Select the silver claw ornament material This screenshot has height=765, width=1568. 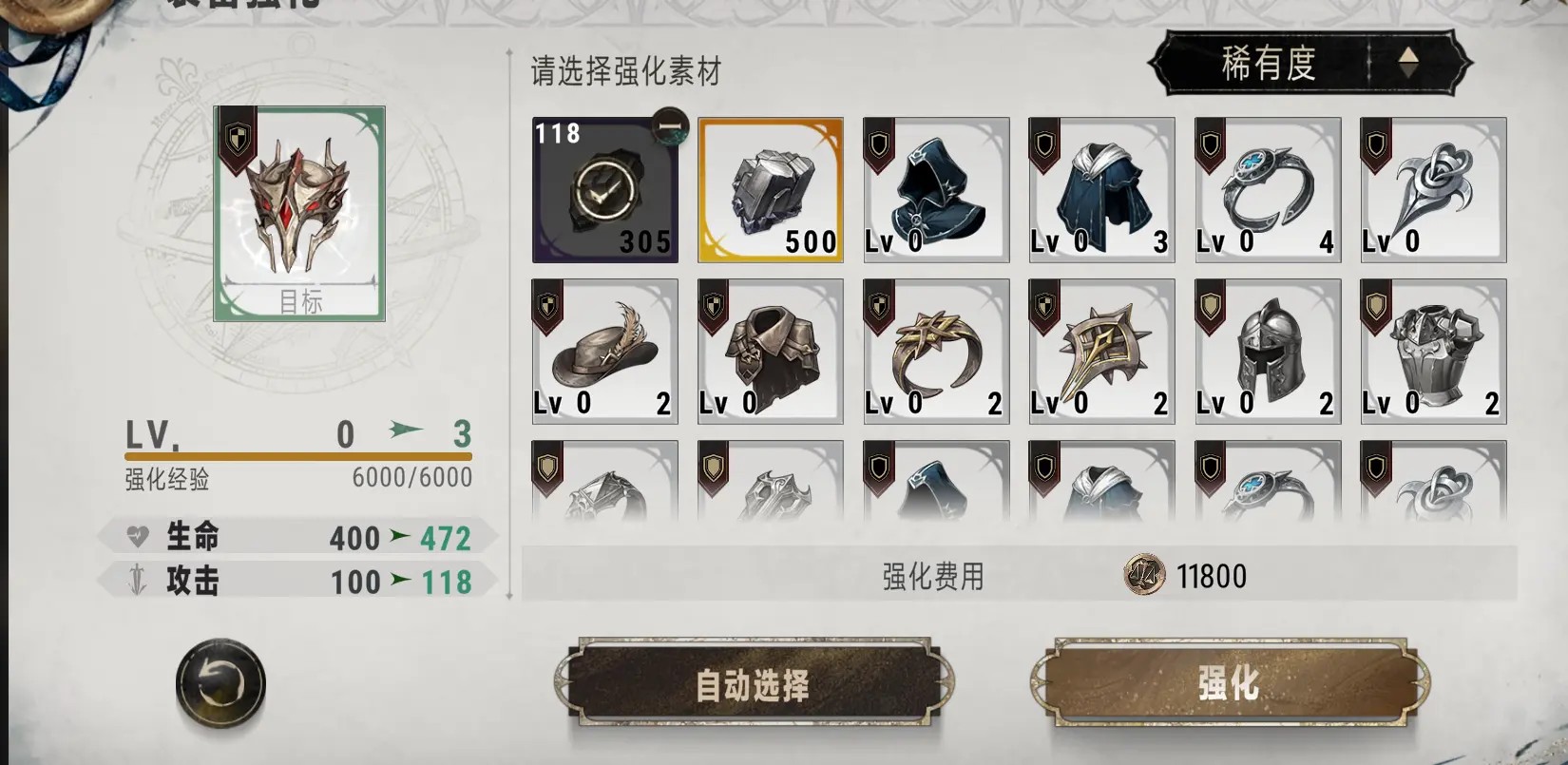click(1432, 189)
